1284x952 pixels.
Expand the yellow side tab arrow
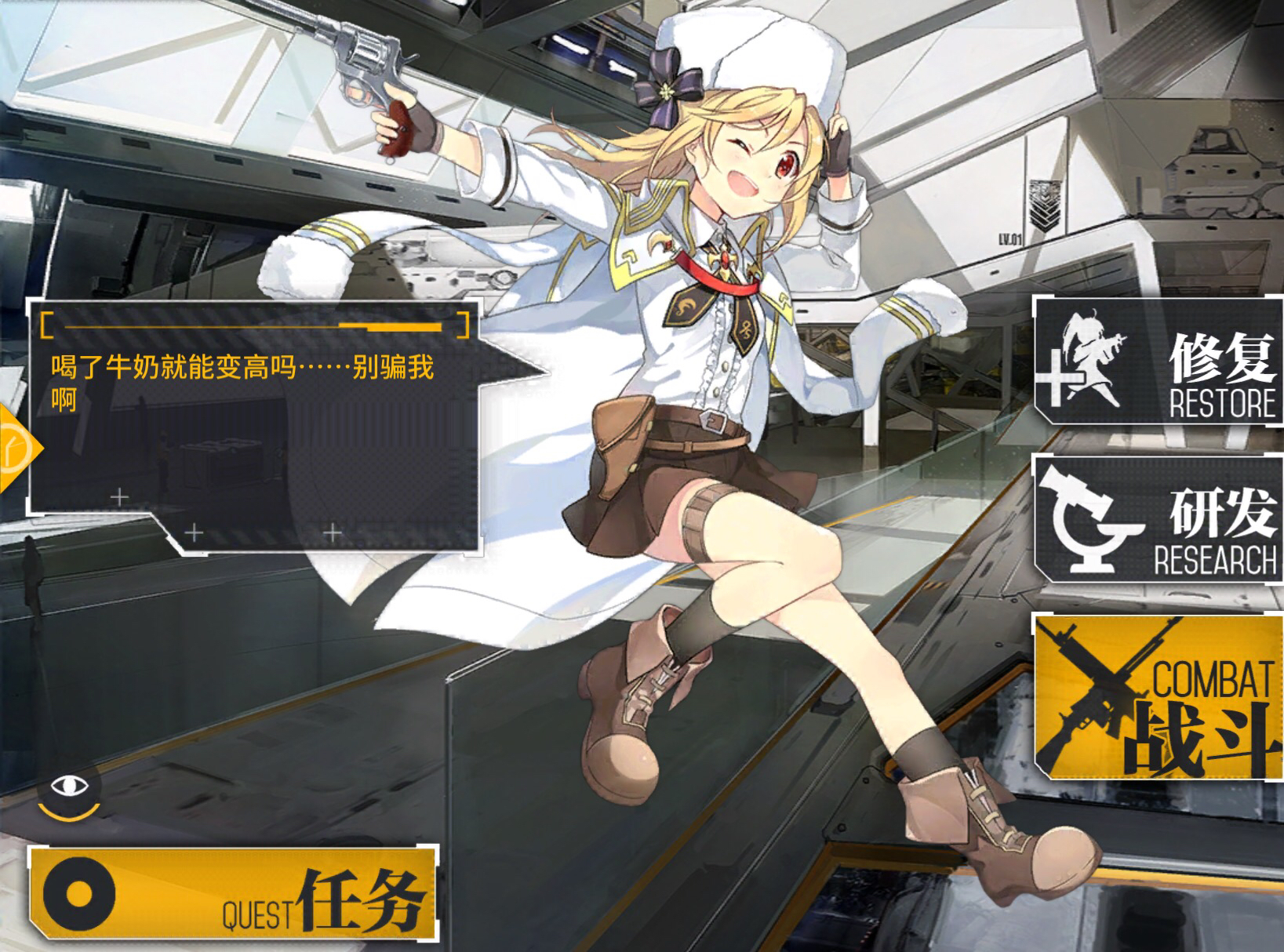point(17,449)
